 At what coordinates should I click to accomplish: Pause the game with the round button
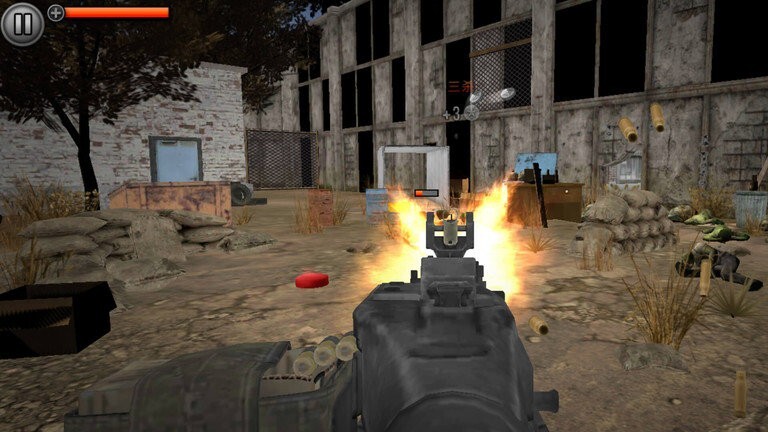[x=22, y=23]
